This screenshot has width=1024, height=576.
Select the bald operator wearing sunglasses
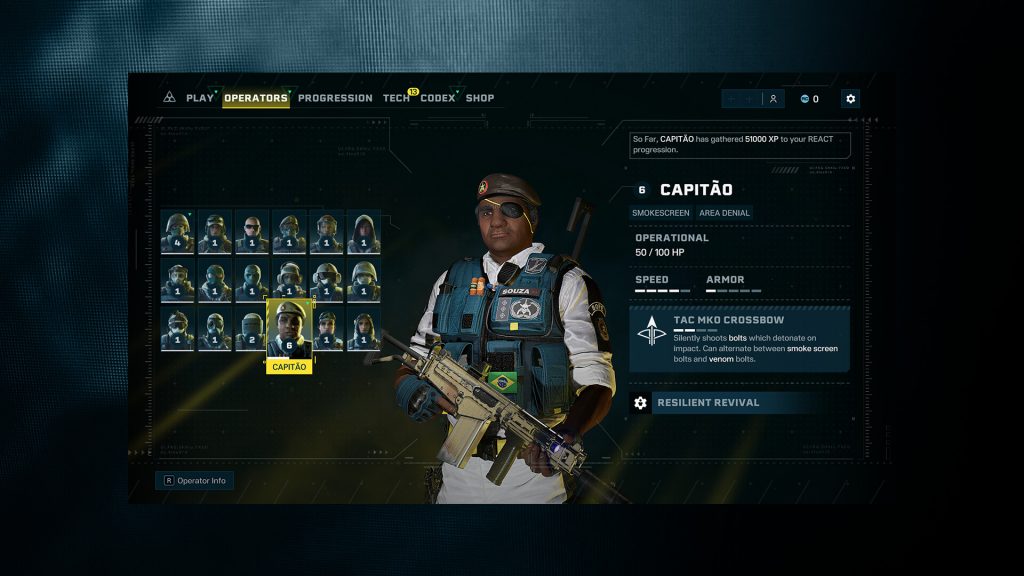tap(252, 232)
